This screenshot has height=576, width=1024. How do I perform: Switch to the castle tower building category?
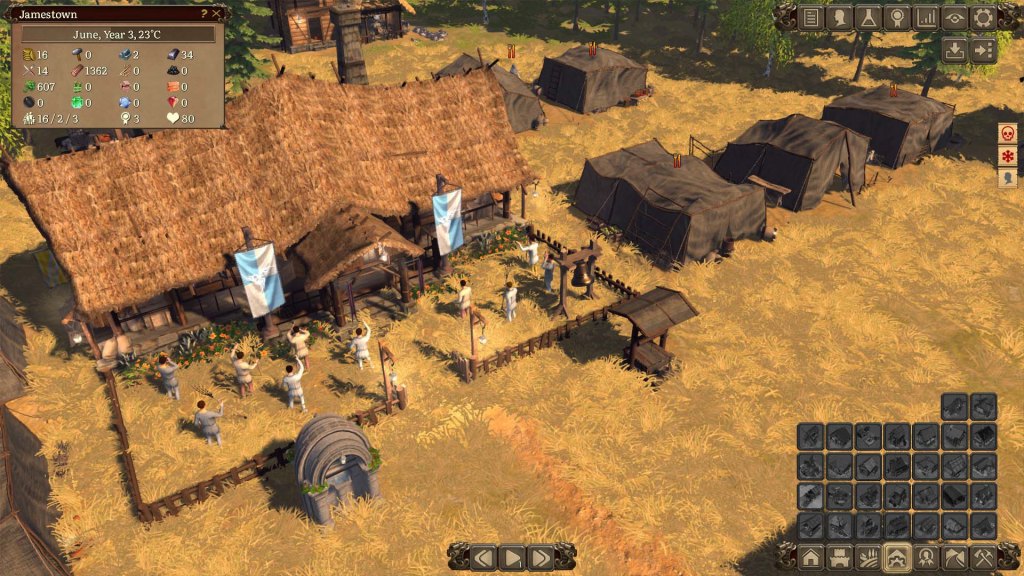(x=840, y=557)
